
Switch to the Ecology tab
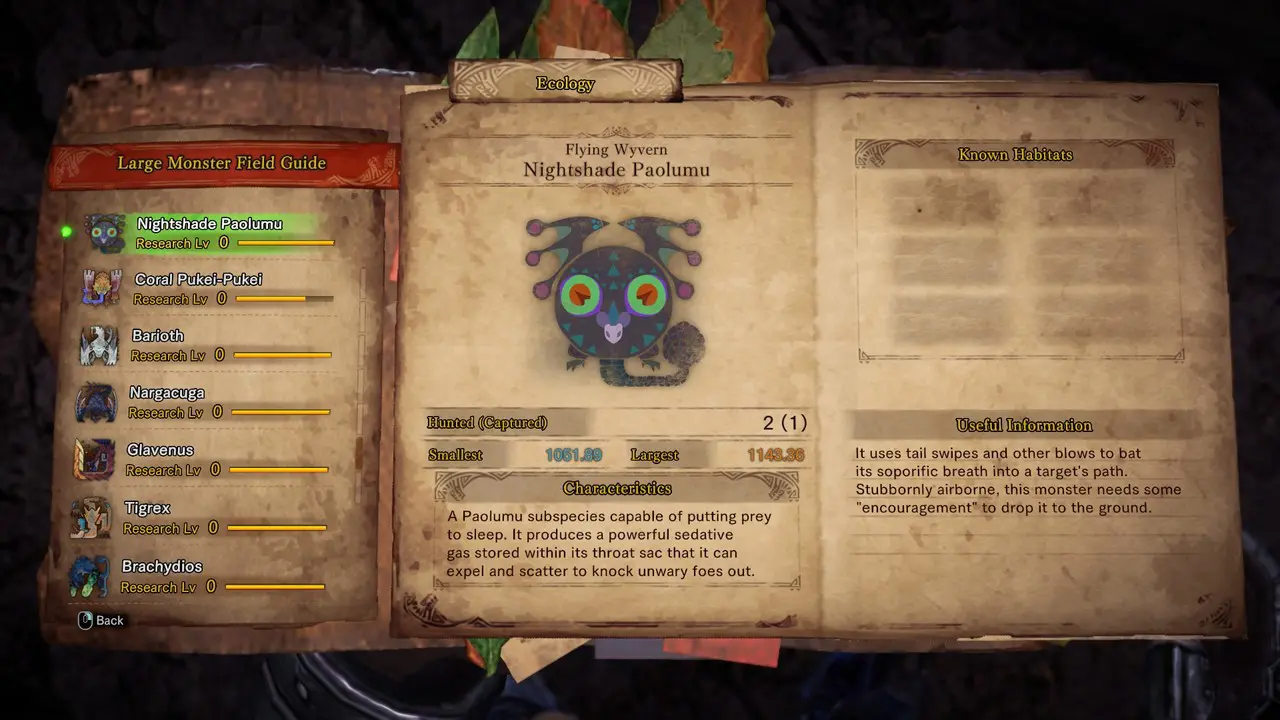[x=565, y=84]
